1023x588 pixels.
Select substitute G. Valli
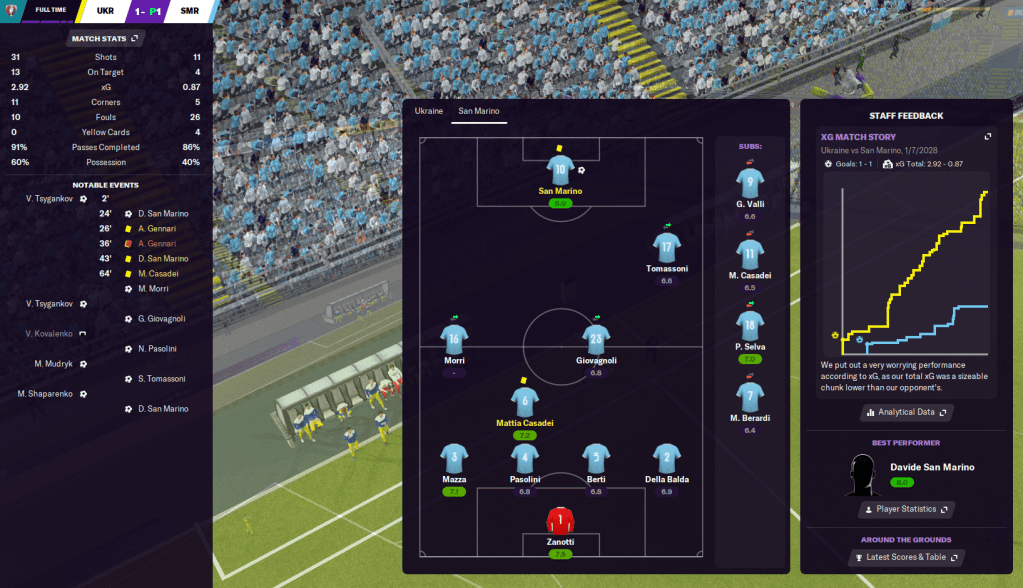750,182
